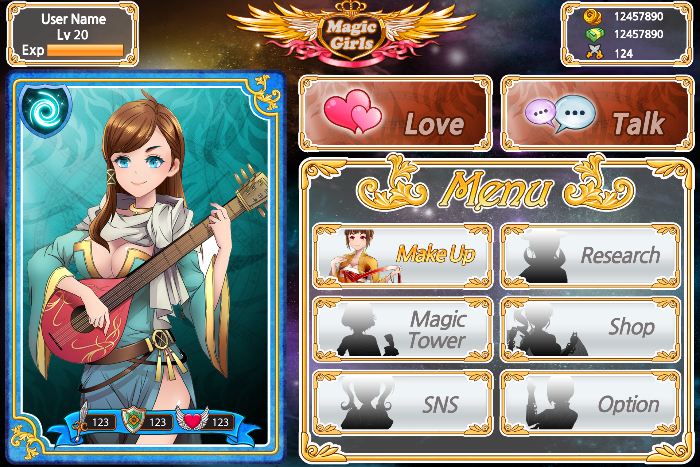The height and width of the screenshot is (467, 700).
Task: Open the User Name profile panel
Action: [x=72, y=33]
